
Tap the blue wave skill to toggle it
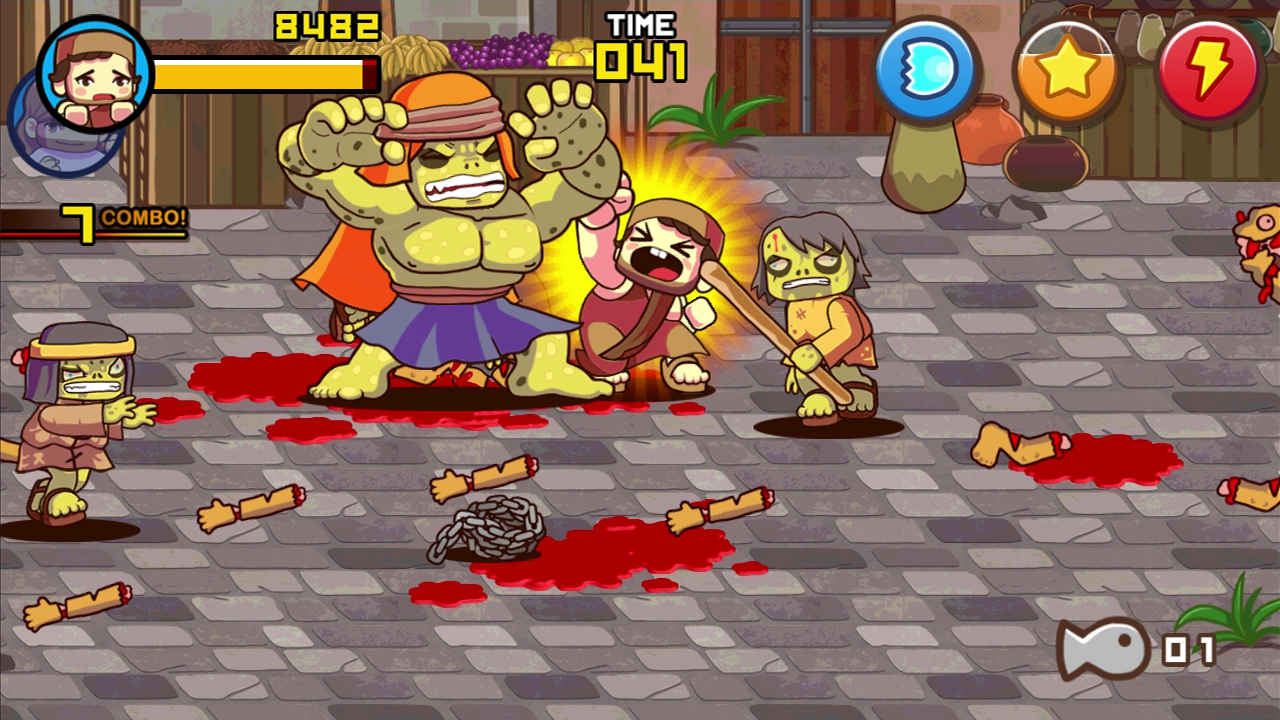(x=925, y=70)
